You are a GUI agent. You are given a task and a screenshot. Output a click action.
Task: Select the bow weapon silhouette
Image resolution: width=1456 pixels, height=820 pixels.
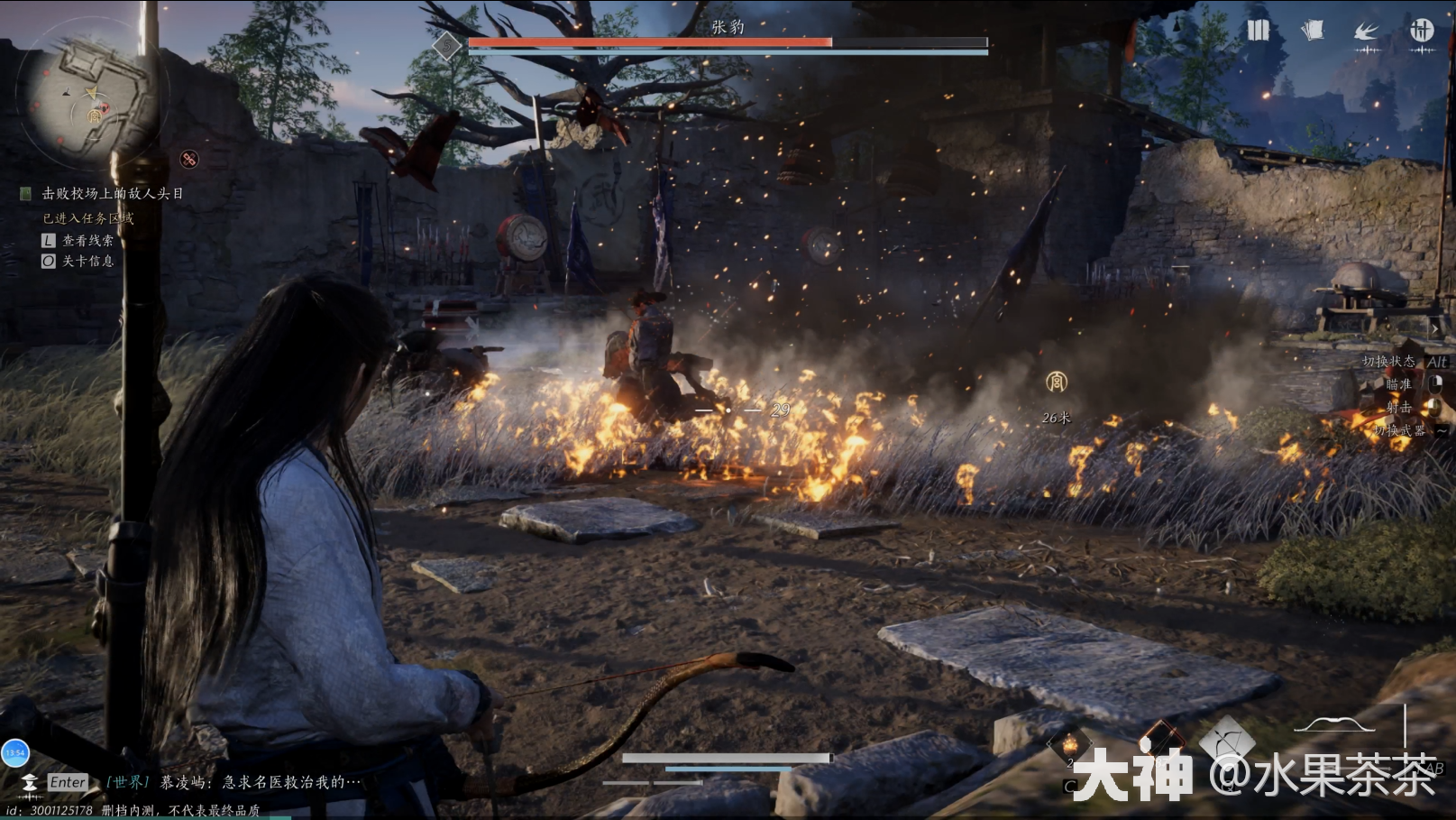(x=1334, y=724)
